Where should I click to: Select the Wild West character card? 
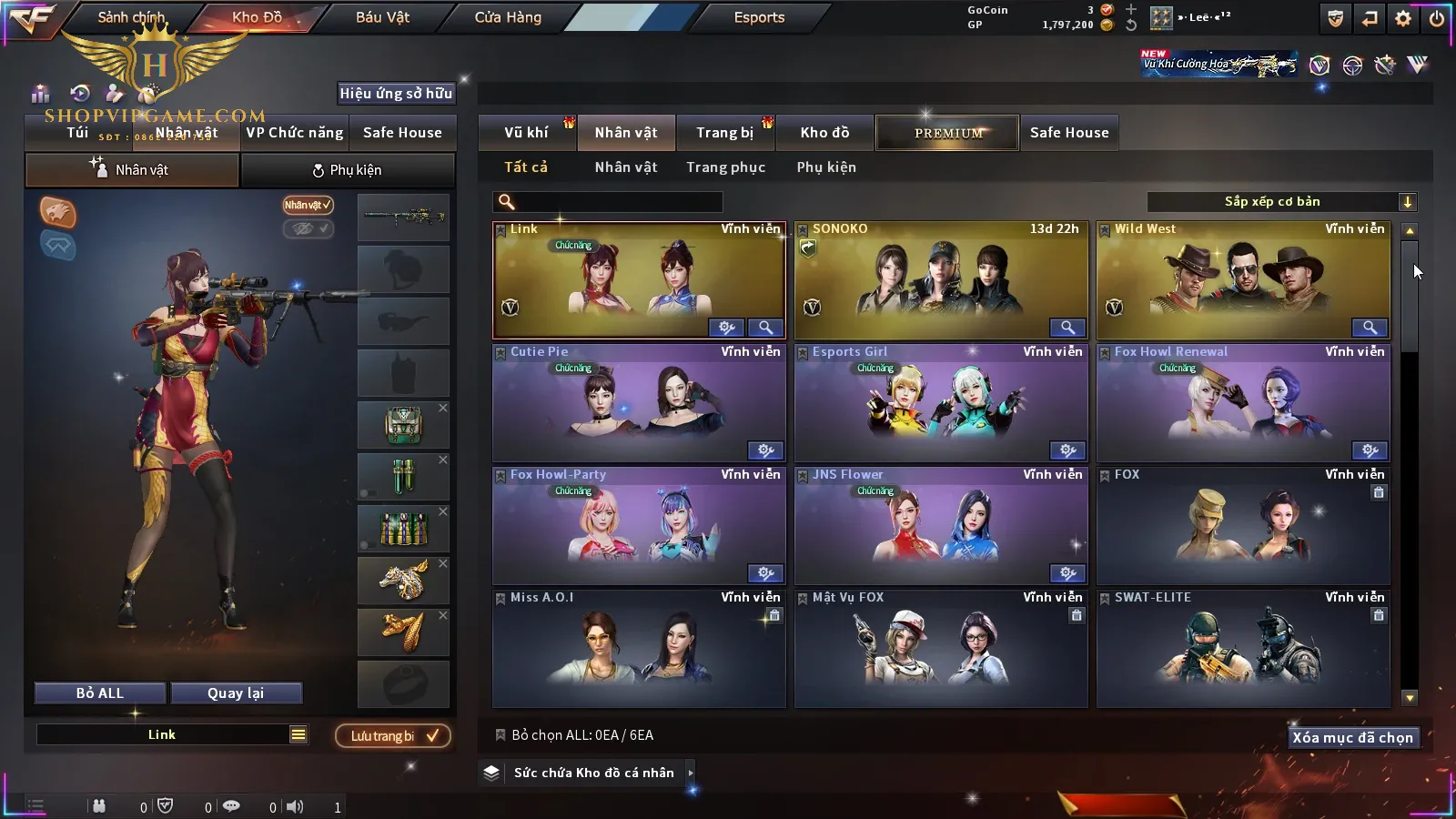coord(1242,280)
